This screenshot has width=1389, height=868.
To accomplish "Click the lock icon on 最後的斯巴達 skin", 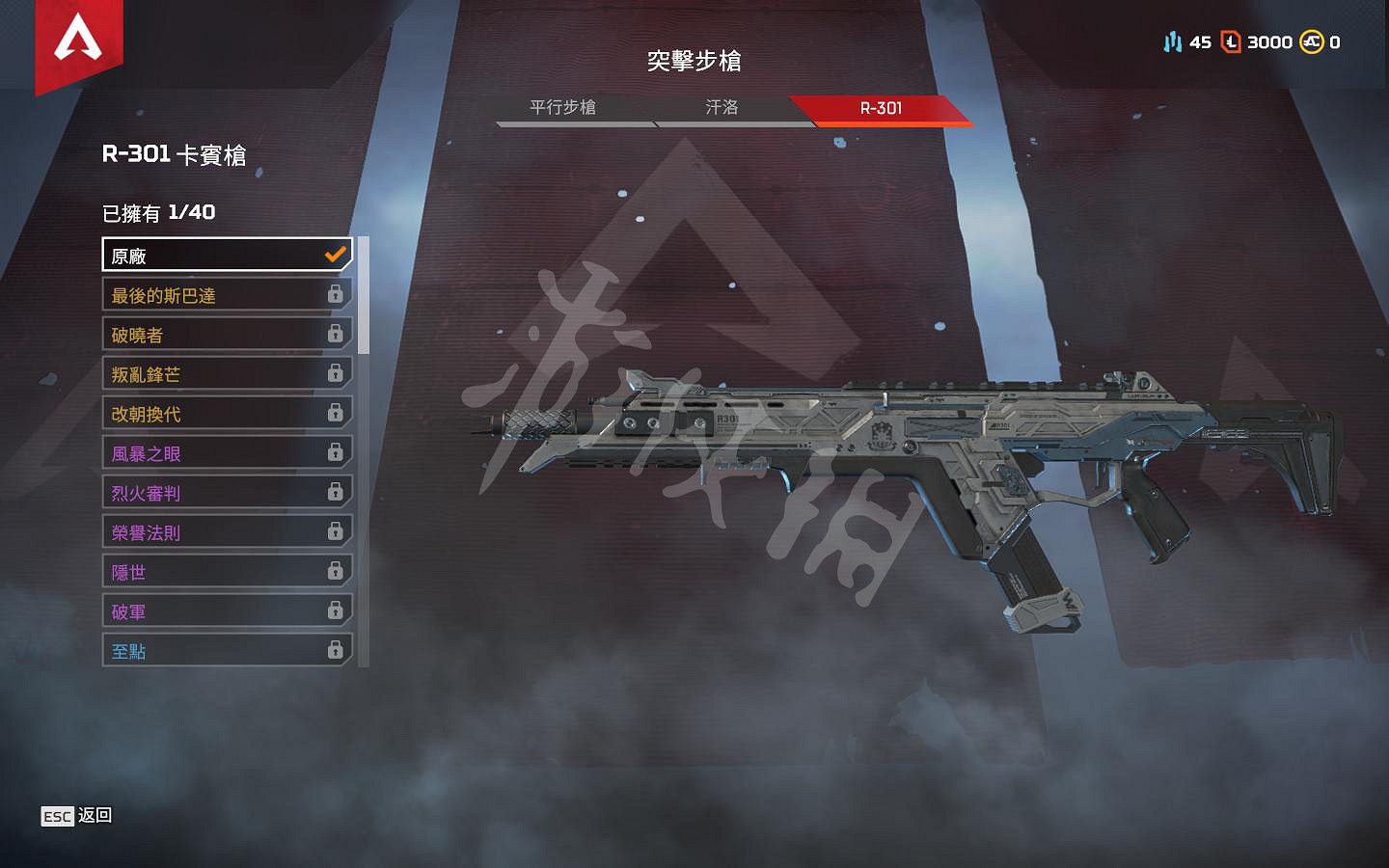I will (x=336, y=294).
